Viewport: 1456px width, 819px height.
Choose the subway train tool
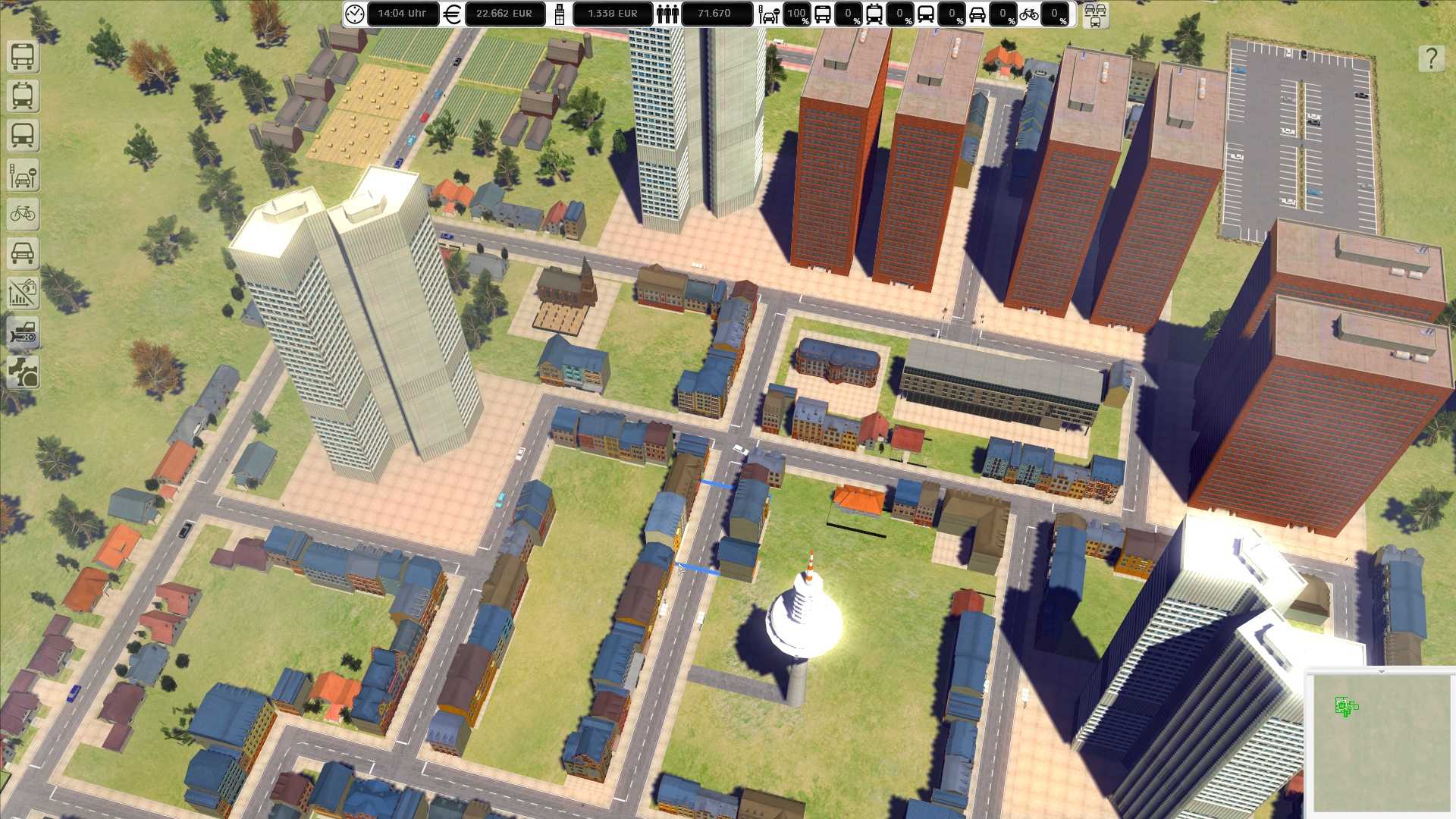click(x=23, y=136)
